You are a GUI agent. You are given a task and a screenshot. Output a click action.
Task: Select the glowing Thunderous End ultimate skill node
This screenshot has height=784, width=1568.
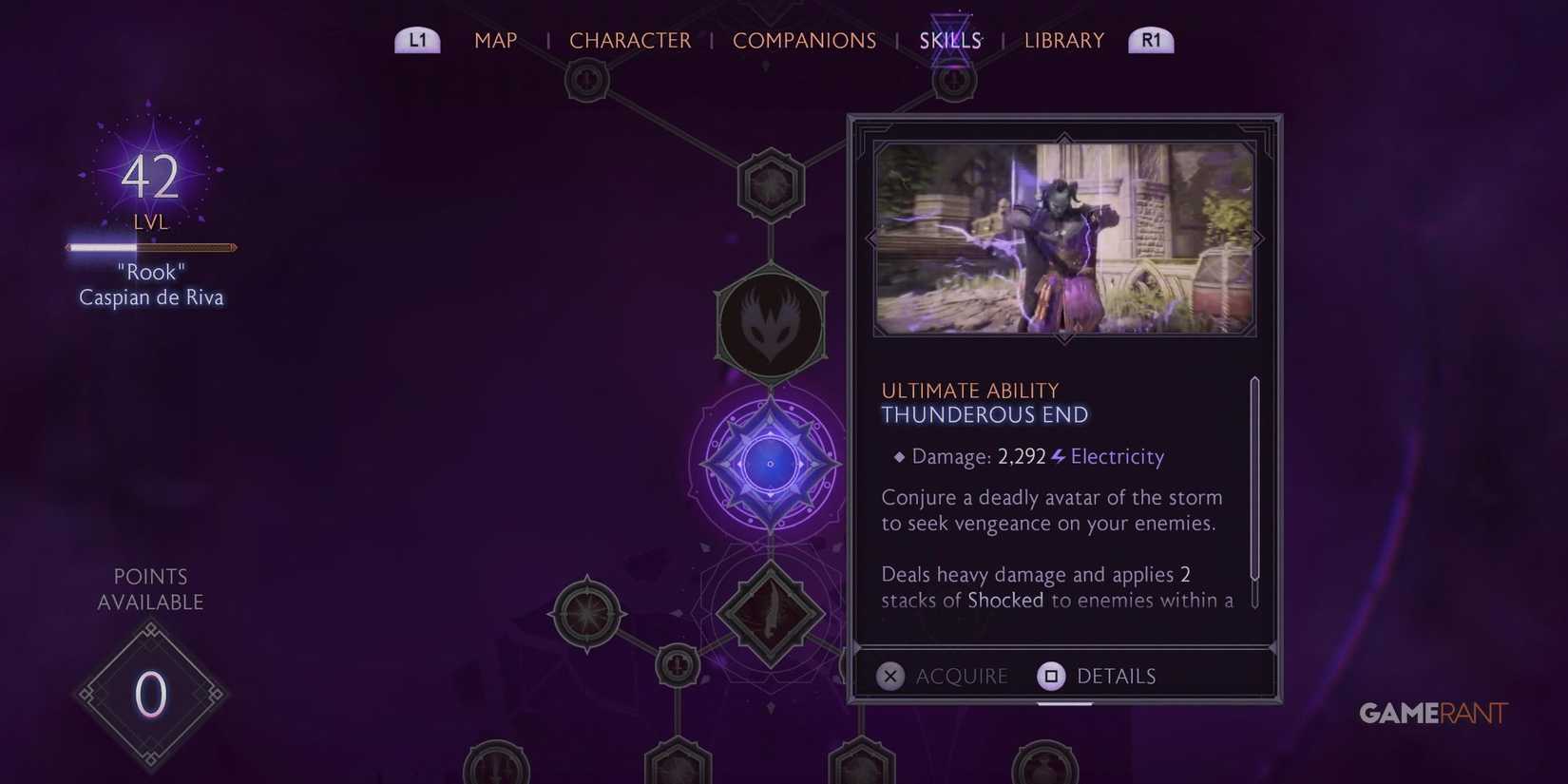coord(770,463)
